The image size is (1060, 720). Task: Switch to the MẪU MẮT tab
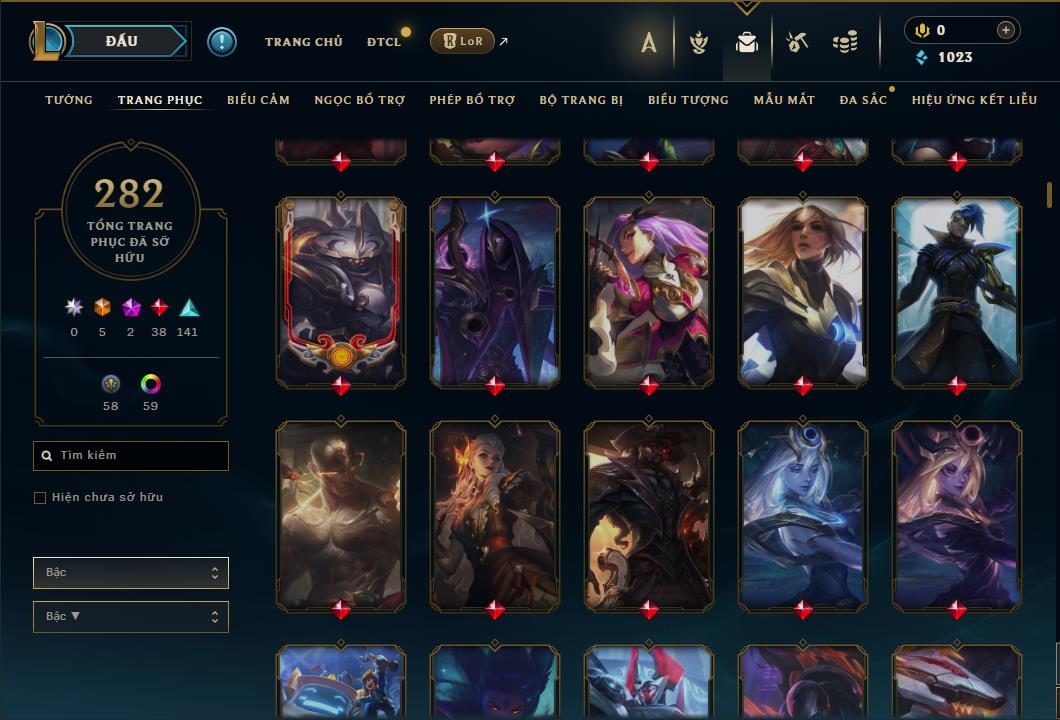[784, 100]
